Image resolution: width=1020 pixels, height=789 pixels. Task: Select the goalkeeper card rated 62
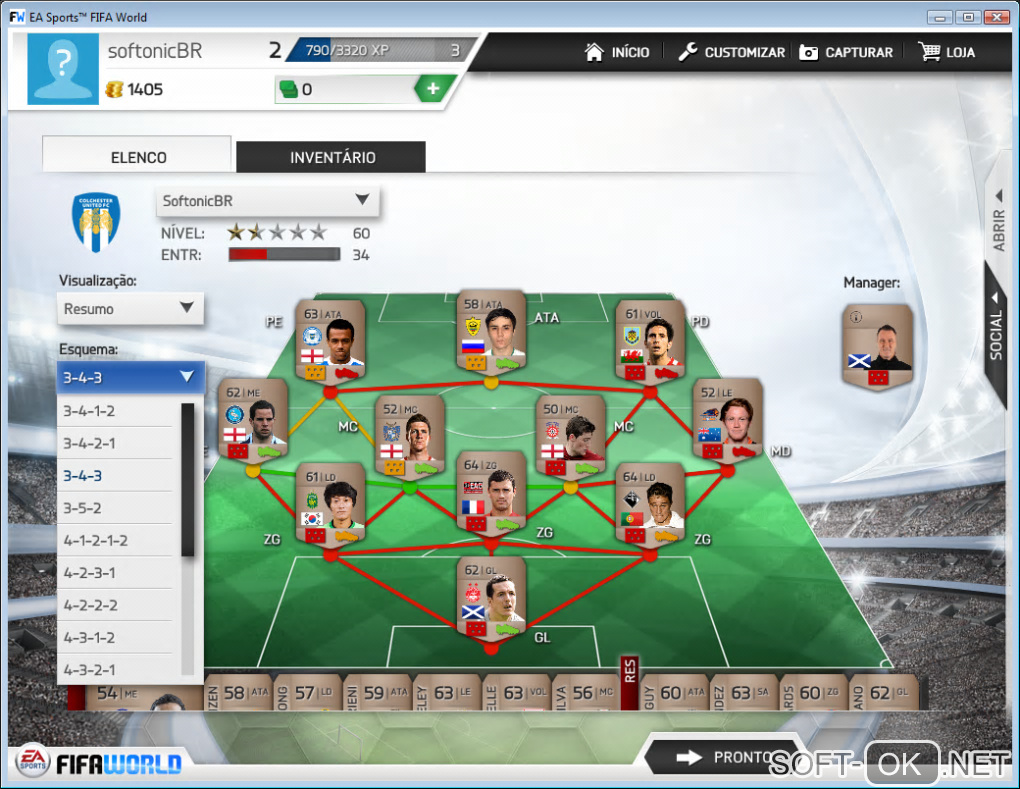point(491,596)
